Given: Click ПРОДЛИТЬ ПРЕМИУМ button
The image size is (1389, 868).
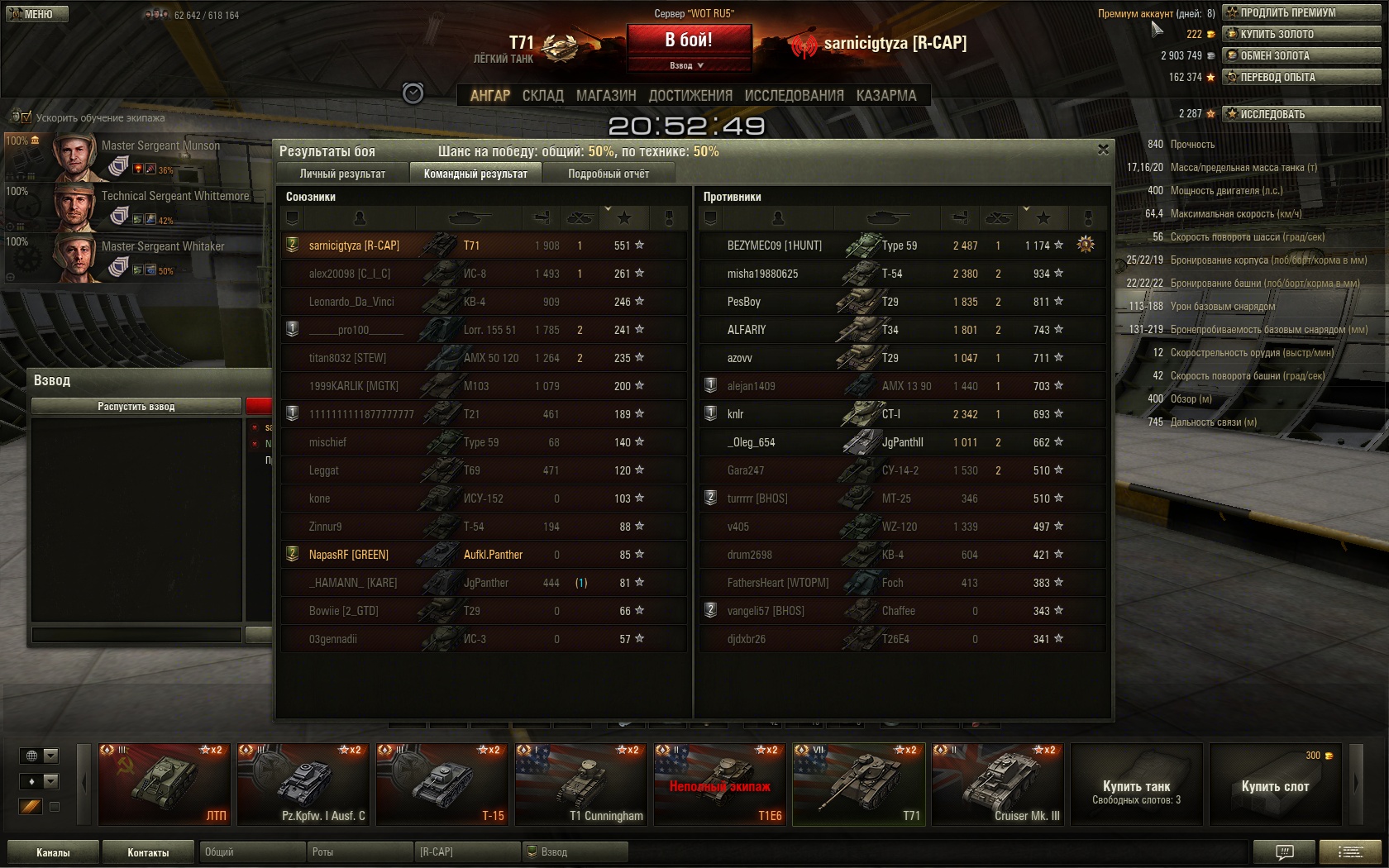Looking at the screenshot, I should (x=1301, y=12).
